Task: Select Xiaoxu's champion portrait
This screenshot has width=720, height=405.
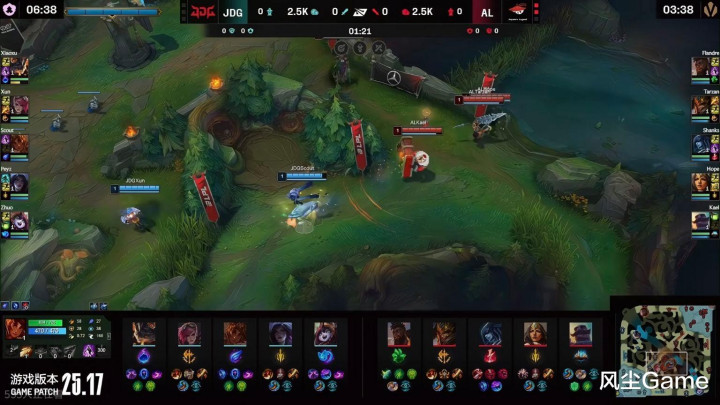Action: (x=19, y=67)
